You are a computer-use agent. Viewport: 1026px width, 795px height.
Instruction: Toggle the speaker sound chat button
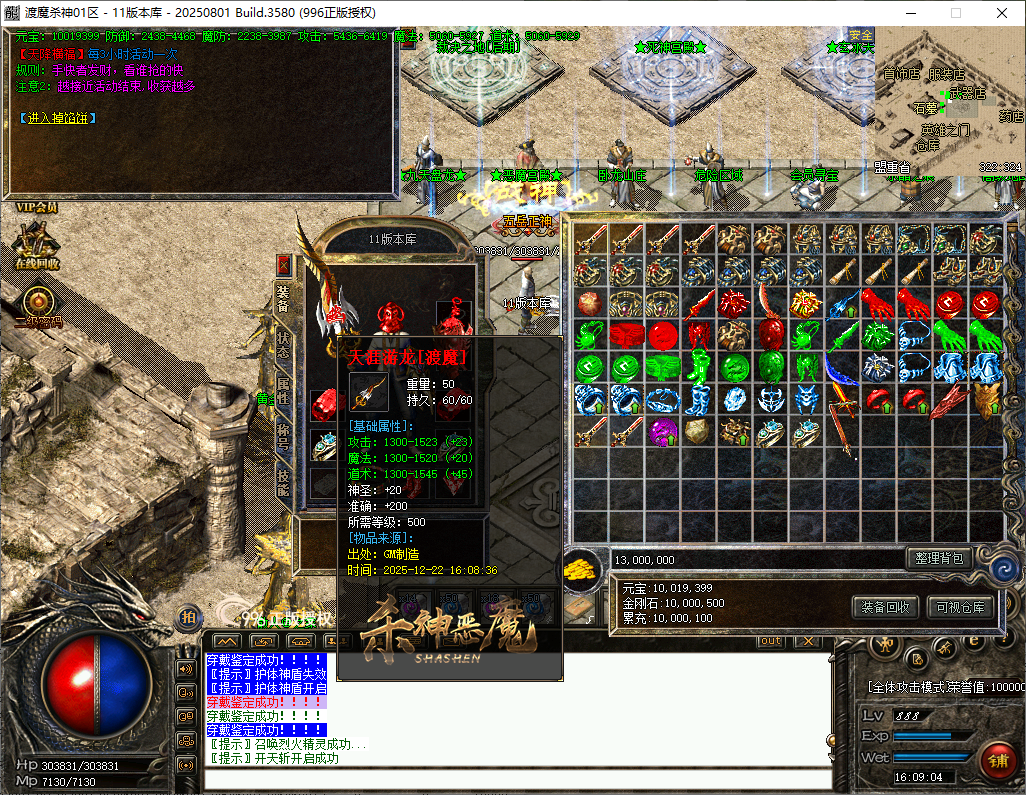coord(185,668)
